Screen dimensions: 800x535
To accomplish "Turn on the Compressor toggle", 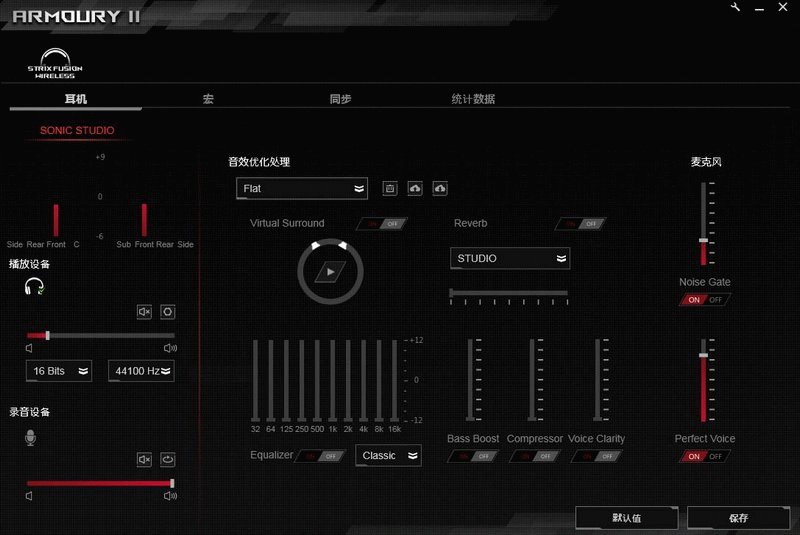I will [534, 457].
